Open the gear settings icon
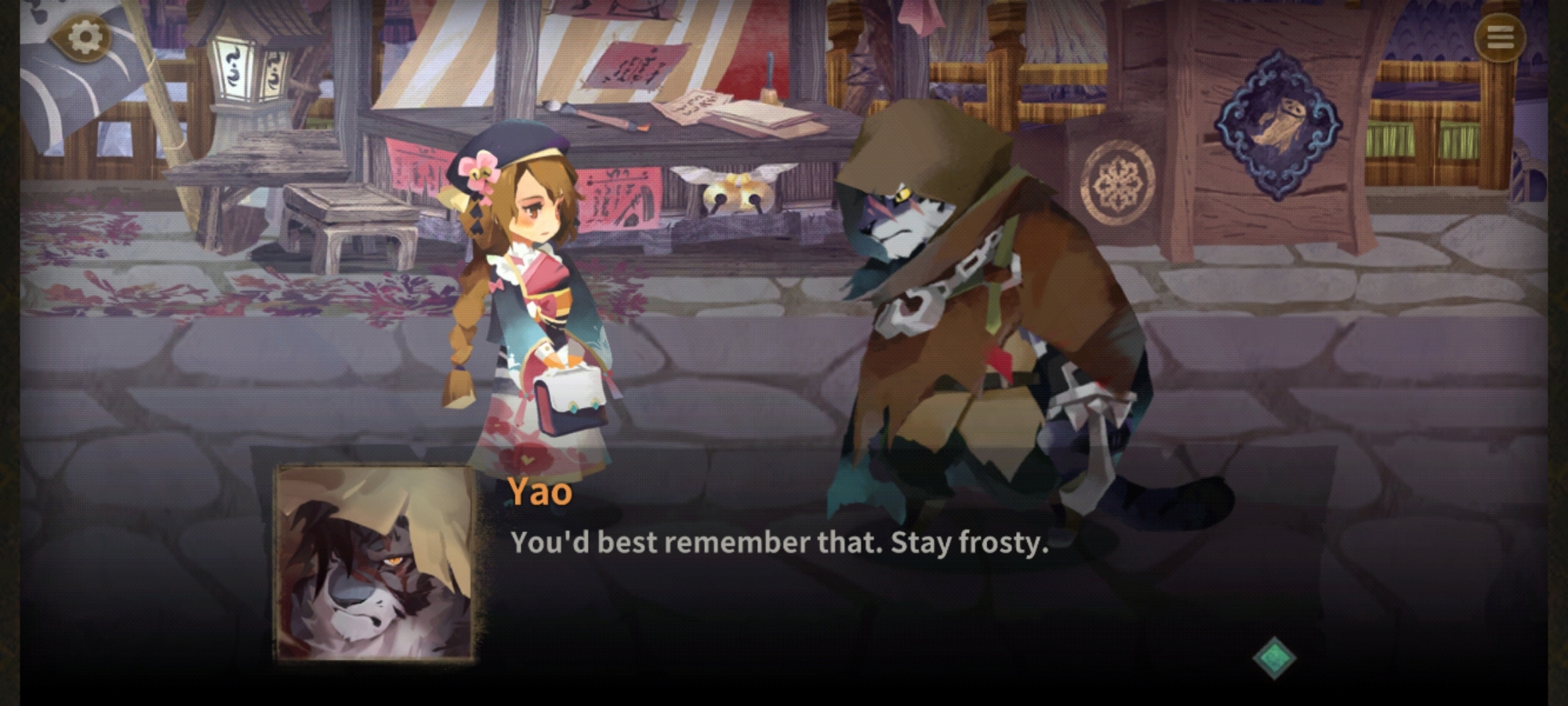Viewport: 1568px width, 706px height. (85, 37)
